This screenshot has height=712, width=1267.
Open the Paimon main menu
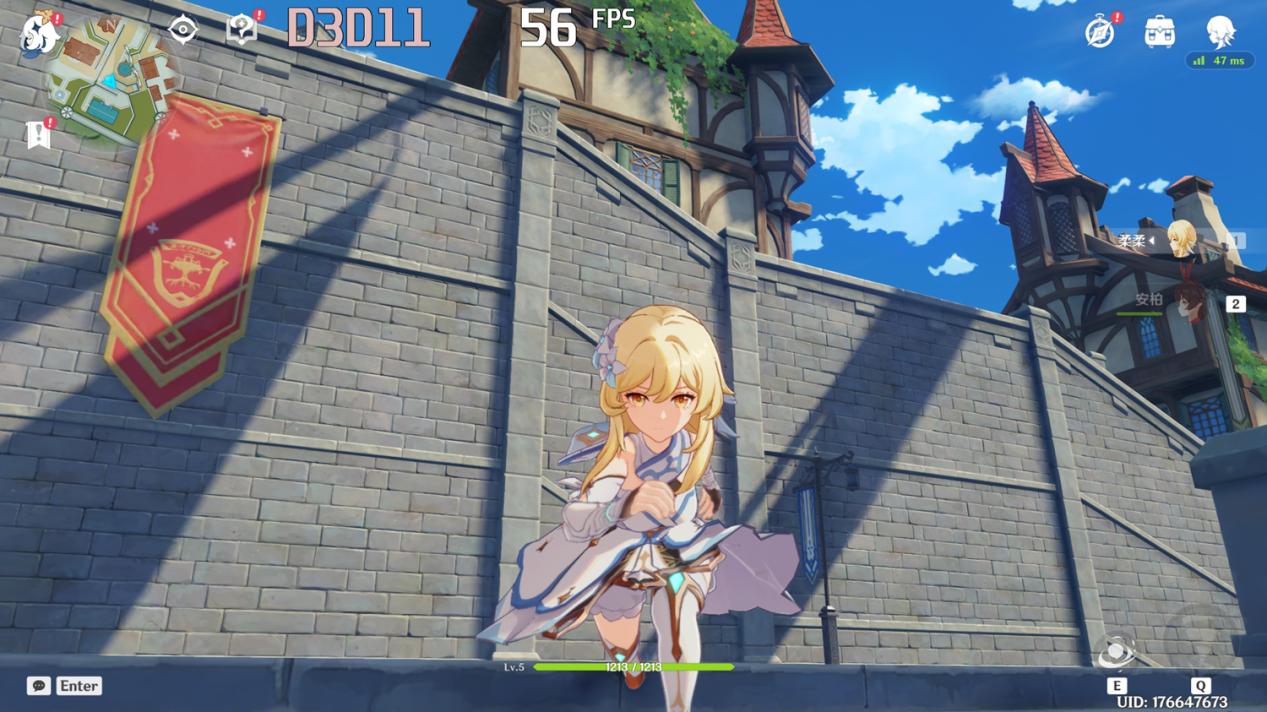[x=40, y=34]
